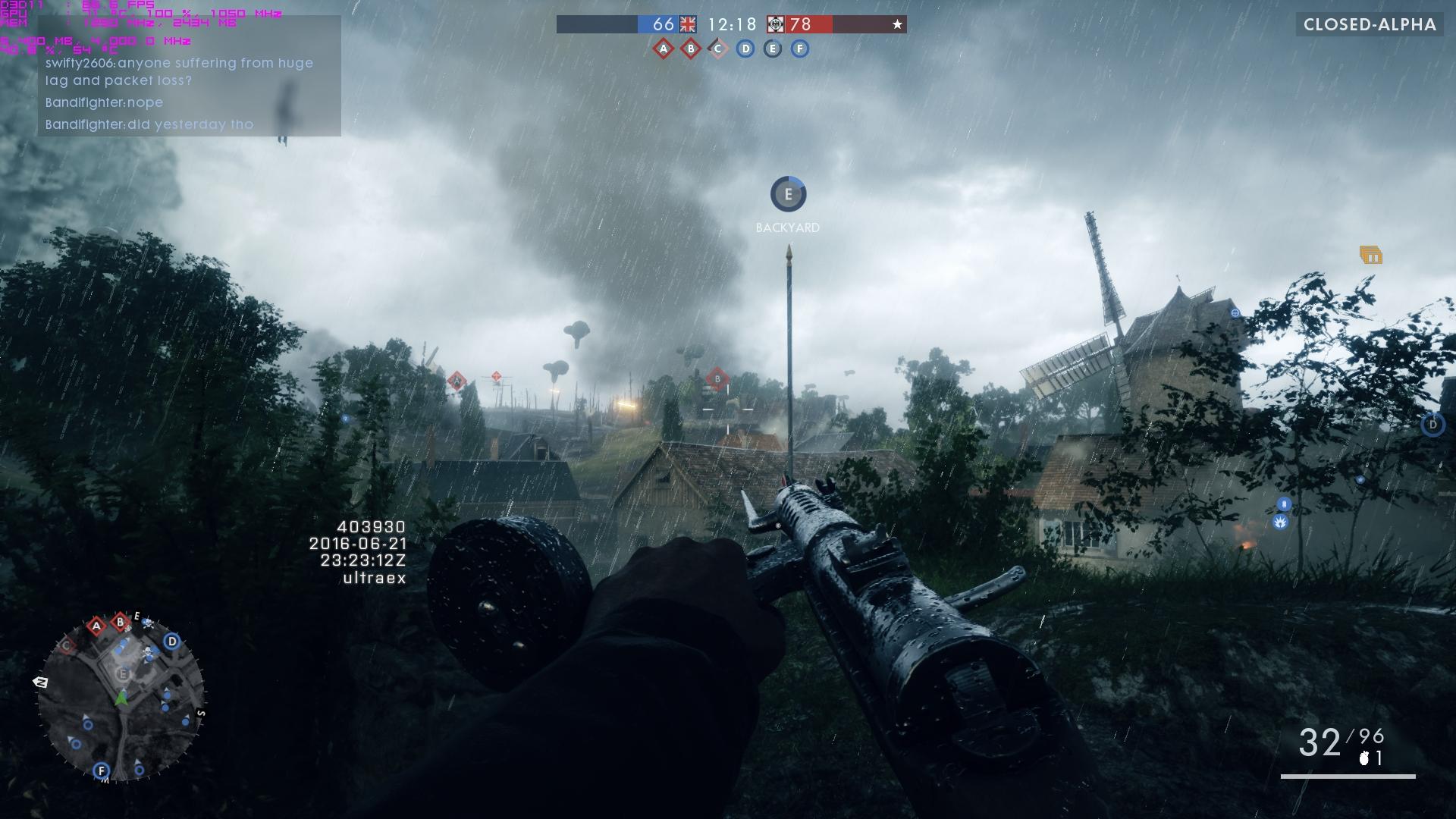Select flag C in the top objective row
Screen dimensions: 1456x819
[x=718, y=49]
